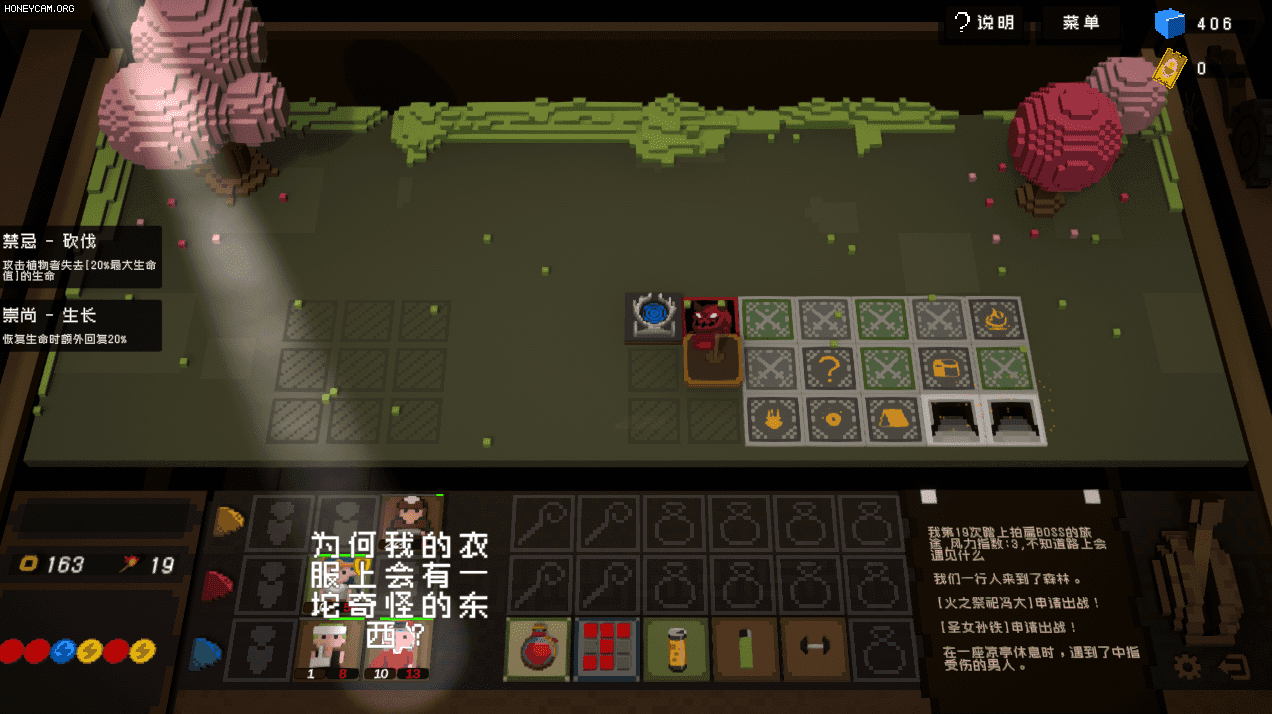The width and height of the screenshot is (1272, 714).
Task: Choose the yellow canister item slot
Action: pos(675,647)
